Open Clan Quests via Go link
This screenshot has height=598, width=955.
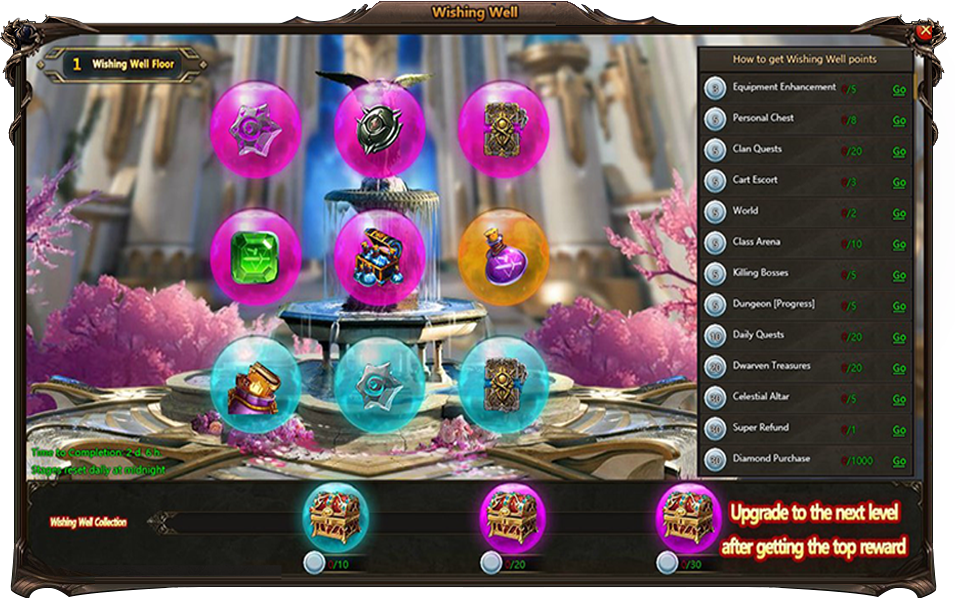899,151
